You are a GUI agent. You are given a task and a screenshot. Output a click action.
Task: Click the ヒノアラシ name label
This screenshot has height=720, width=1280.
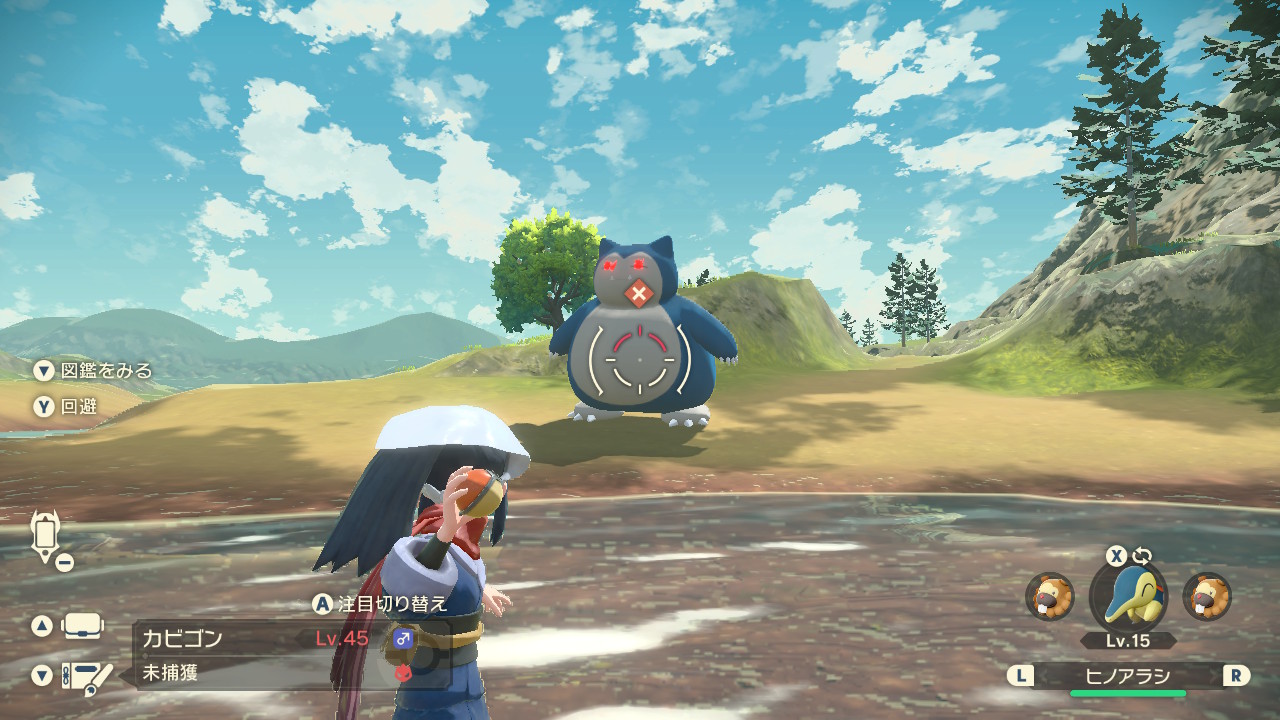[1127, 675]
